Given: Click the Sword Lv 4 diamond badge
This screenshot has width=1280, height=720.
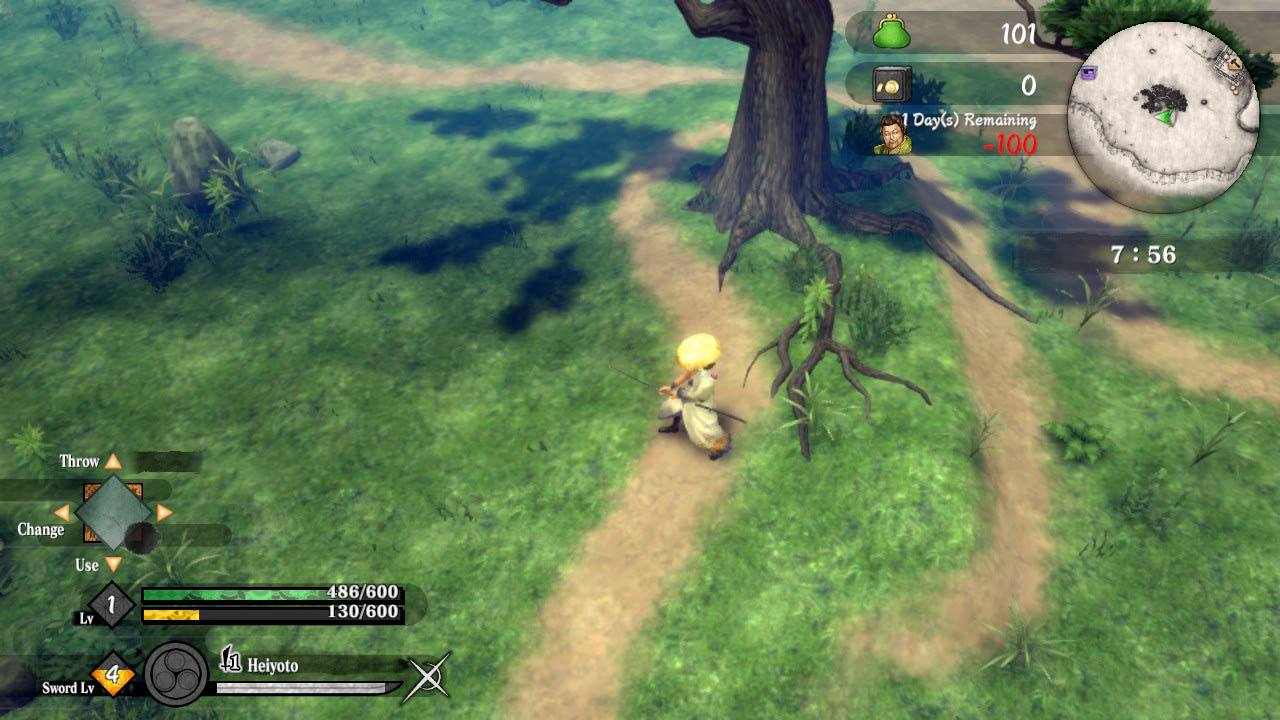Looking at the screenshot, I should (112, 672).
